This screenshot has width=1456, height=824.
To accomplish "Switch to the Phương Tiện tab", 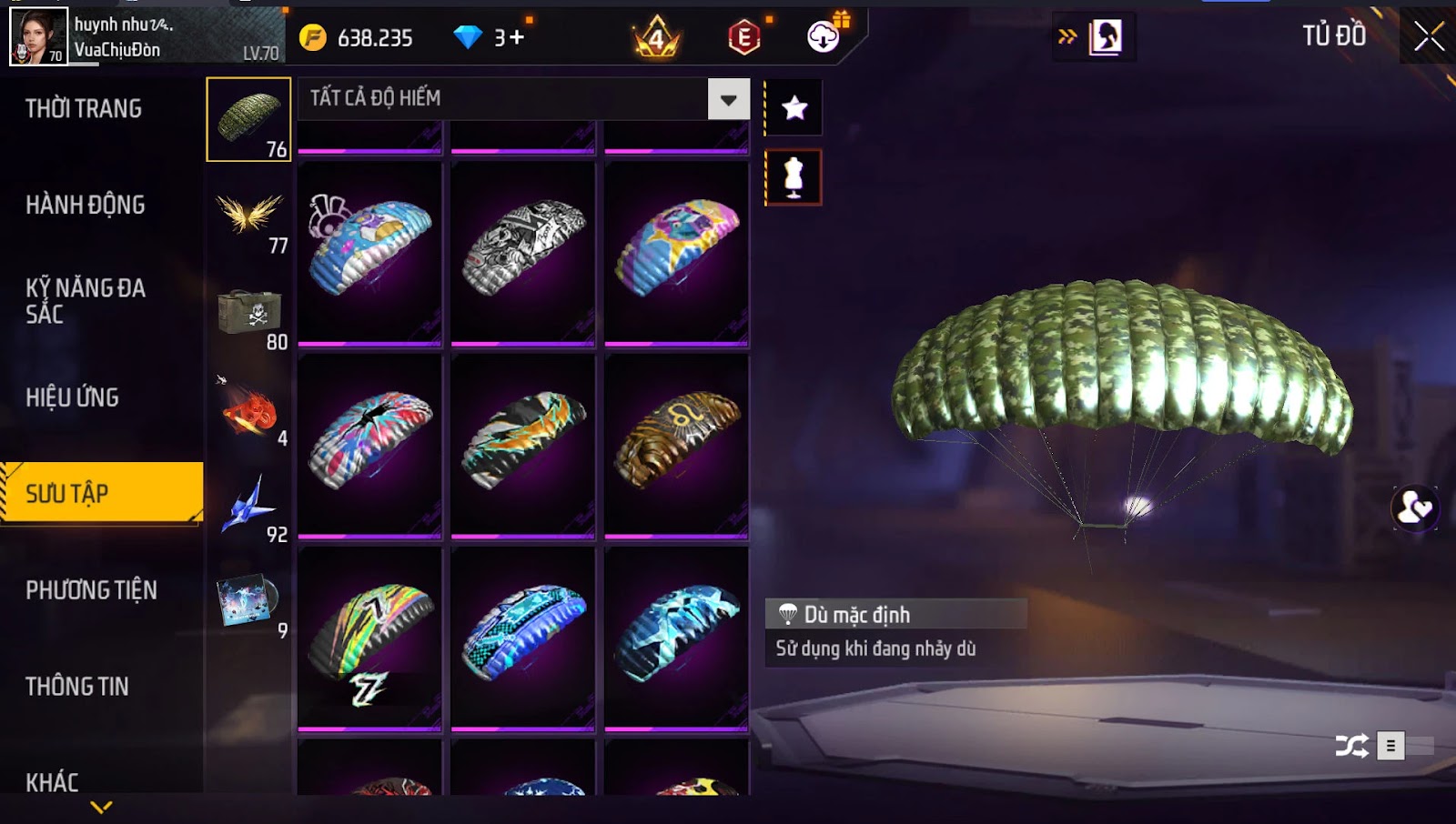I will pos(91,590).
